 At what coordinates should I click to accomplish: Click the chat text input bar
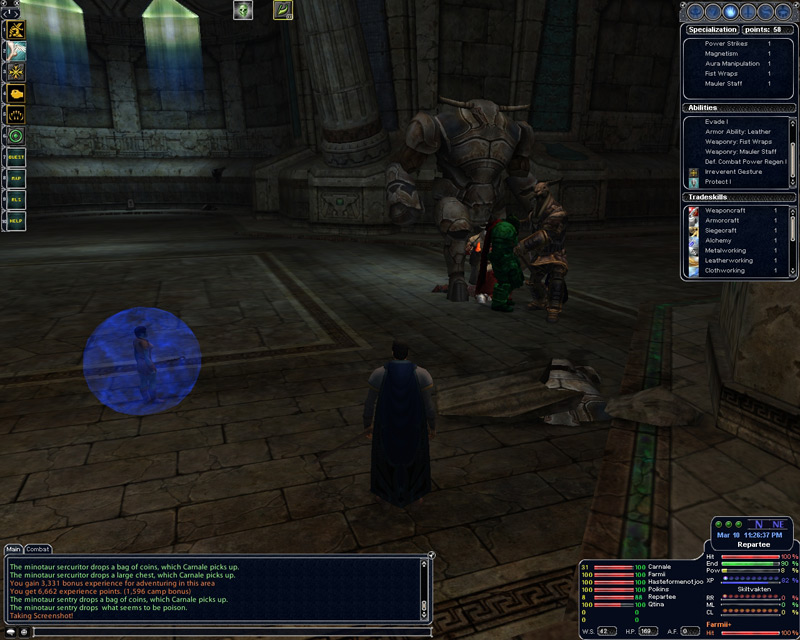click(x=230, y=631)
